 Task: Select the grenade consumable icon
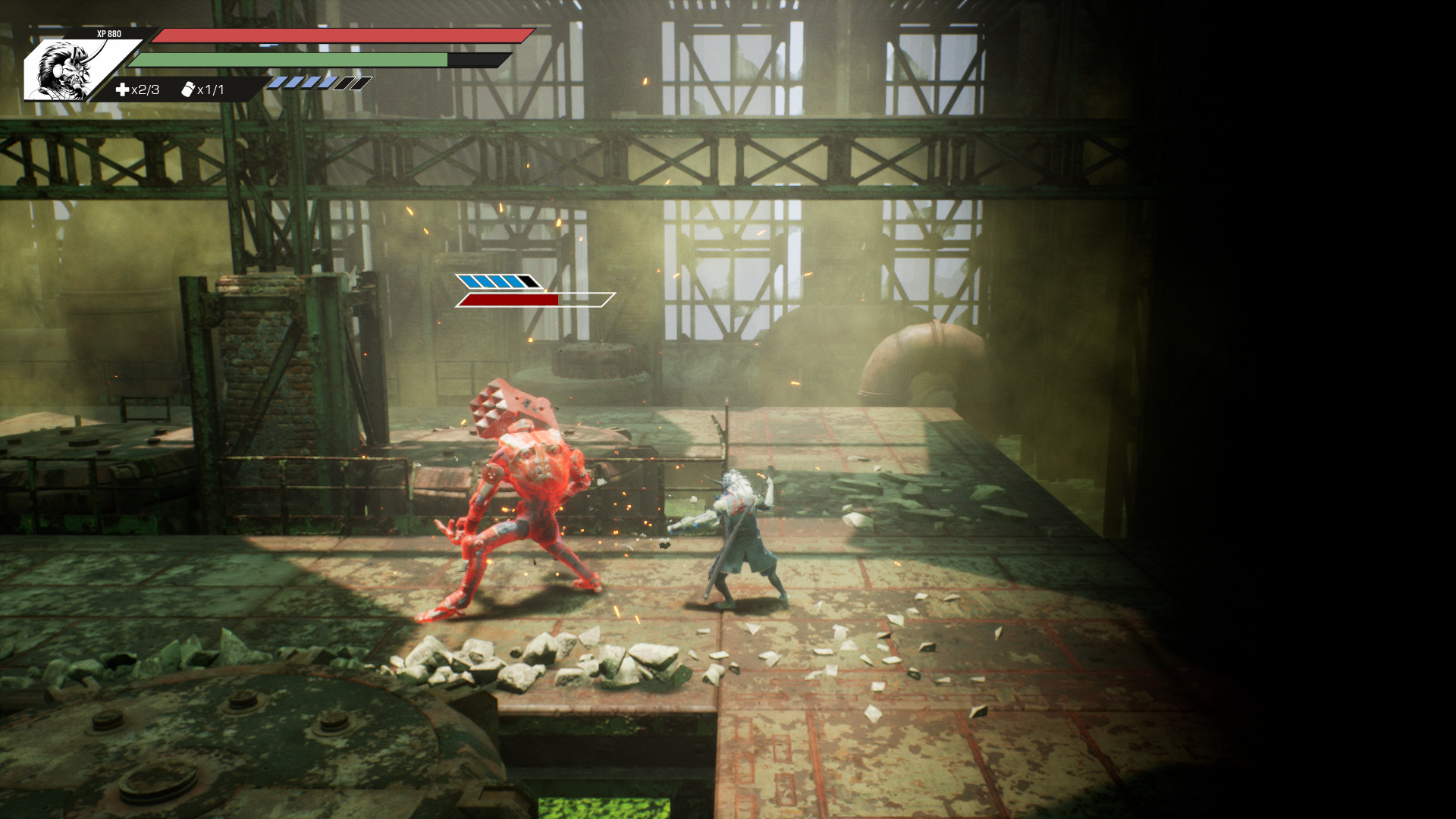(188, 89)
